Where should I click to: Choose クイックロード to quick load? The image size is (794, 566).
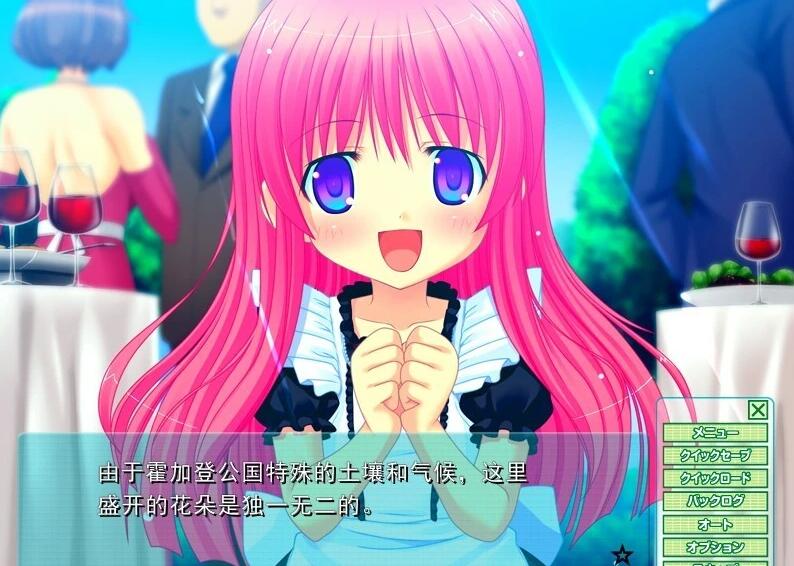(714, 479)
